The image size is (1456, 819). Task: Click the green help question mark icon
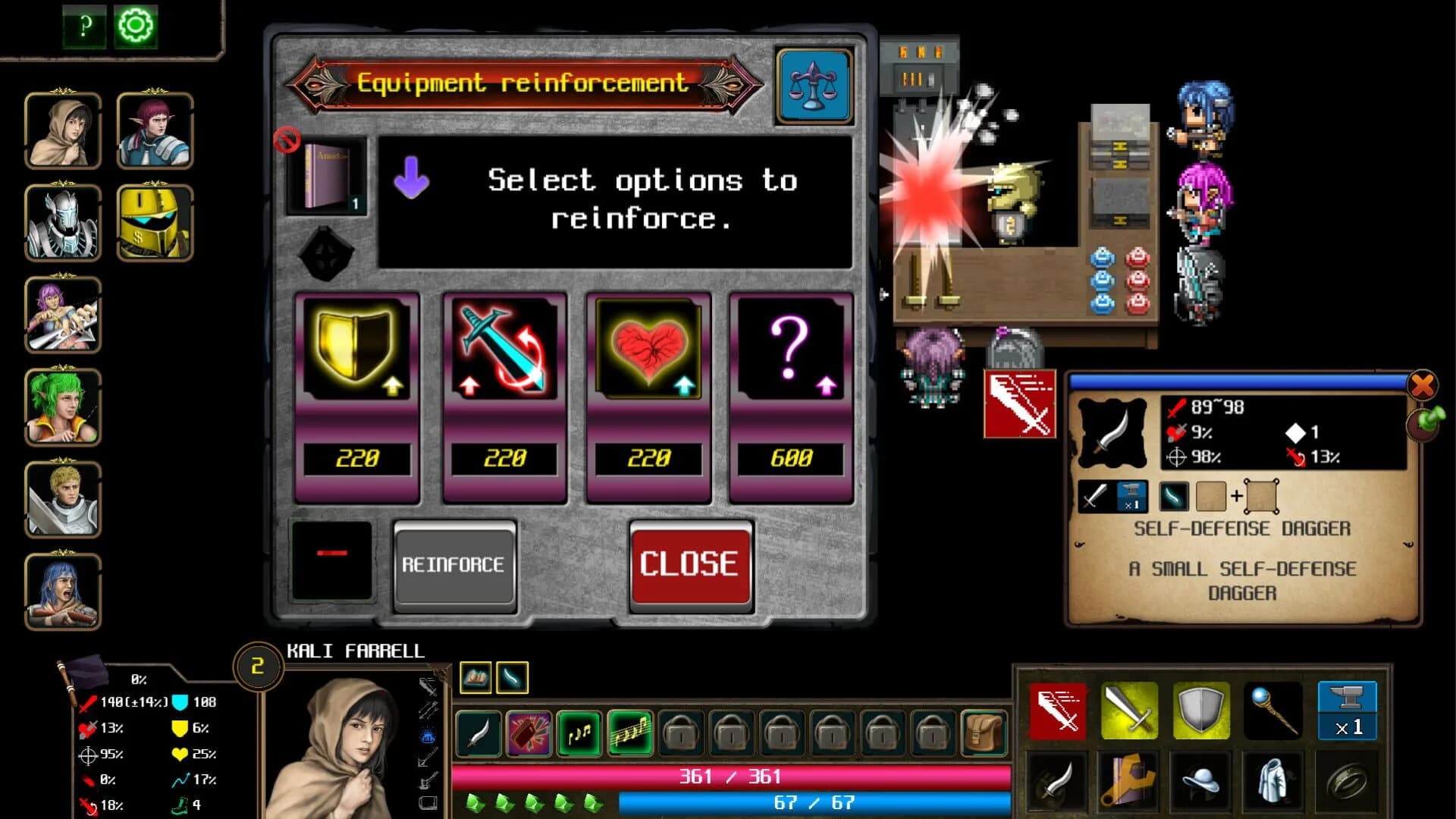coord(83,25)
